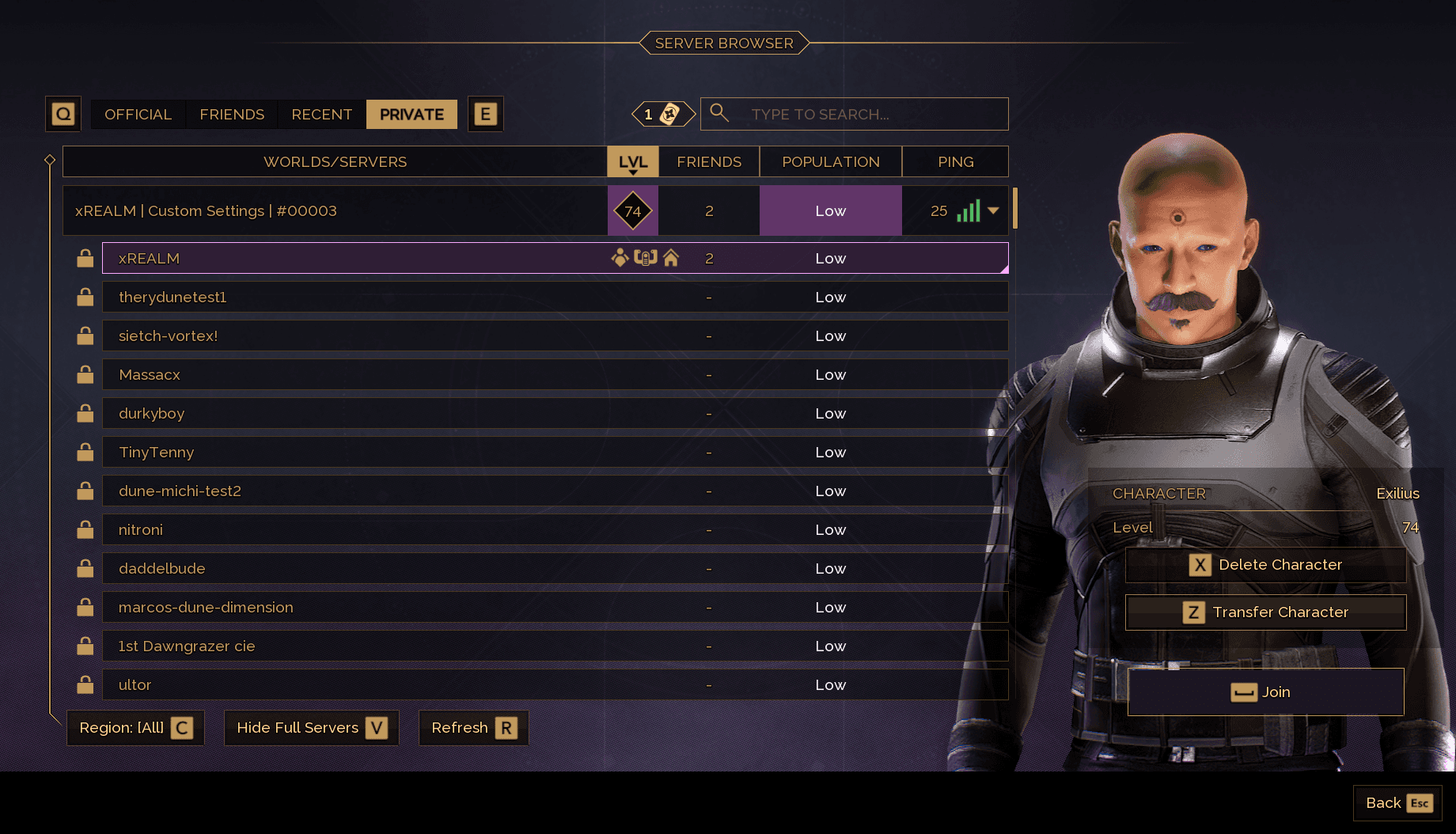Open the Friends tab
This screenshot has height=834, width=1456.
(x=232, y=115)
